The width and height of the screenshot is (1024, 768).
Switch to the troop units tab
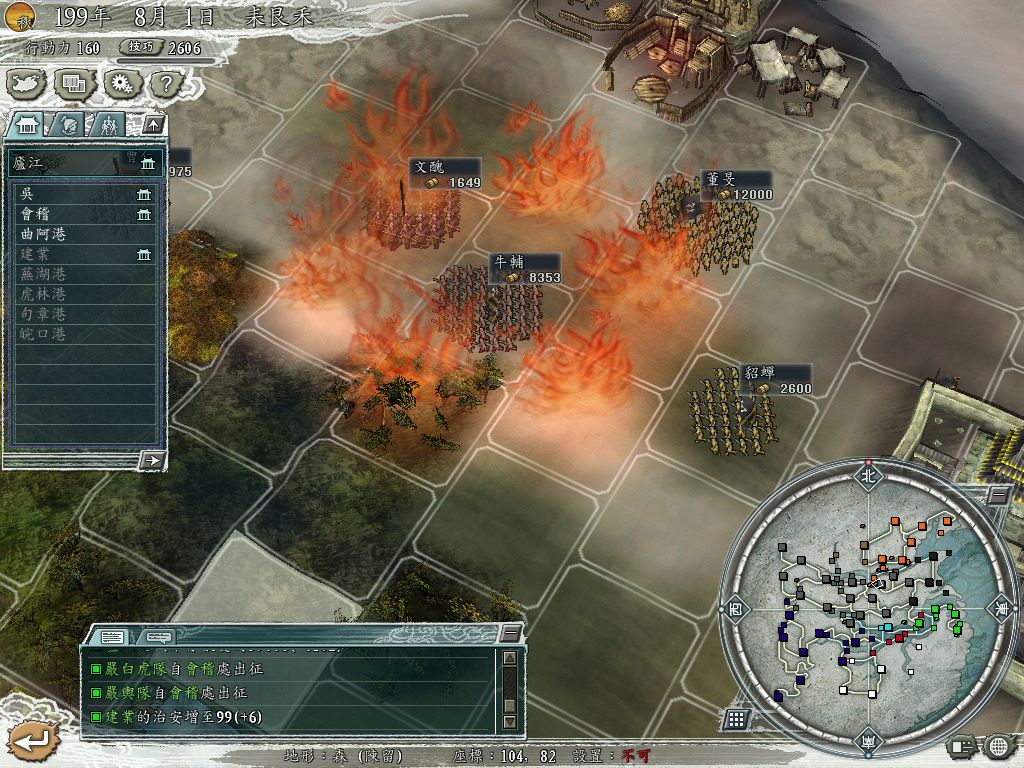click(x=107, y=125)
